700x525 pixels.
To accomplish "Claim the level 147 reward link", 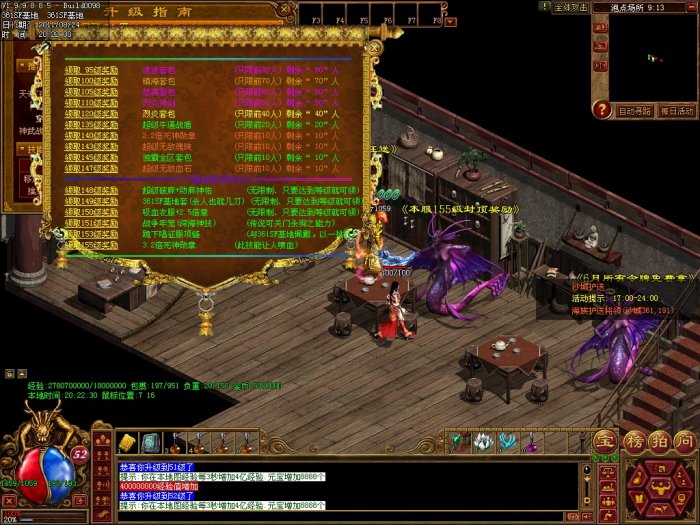I will pyautogui.click(x=91, y=168).
